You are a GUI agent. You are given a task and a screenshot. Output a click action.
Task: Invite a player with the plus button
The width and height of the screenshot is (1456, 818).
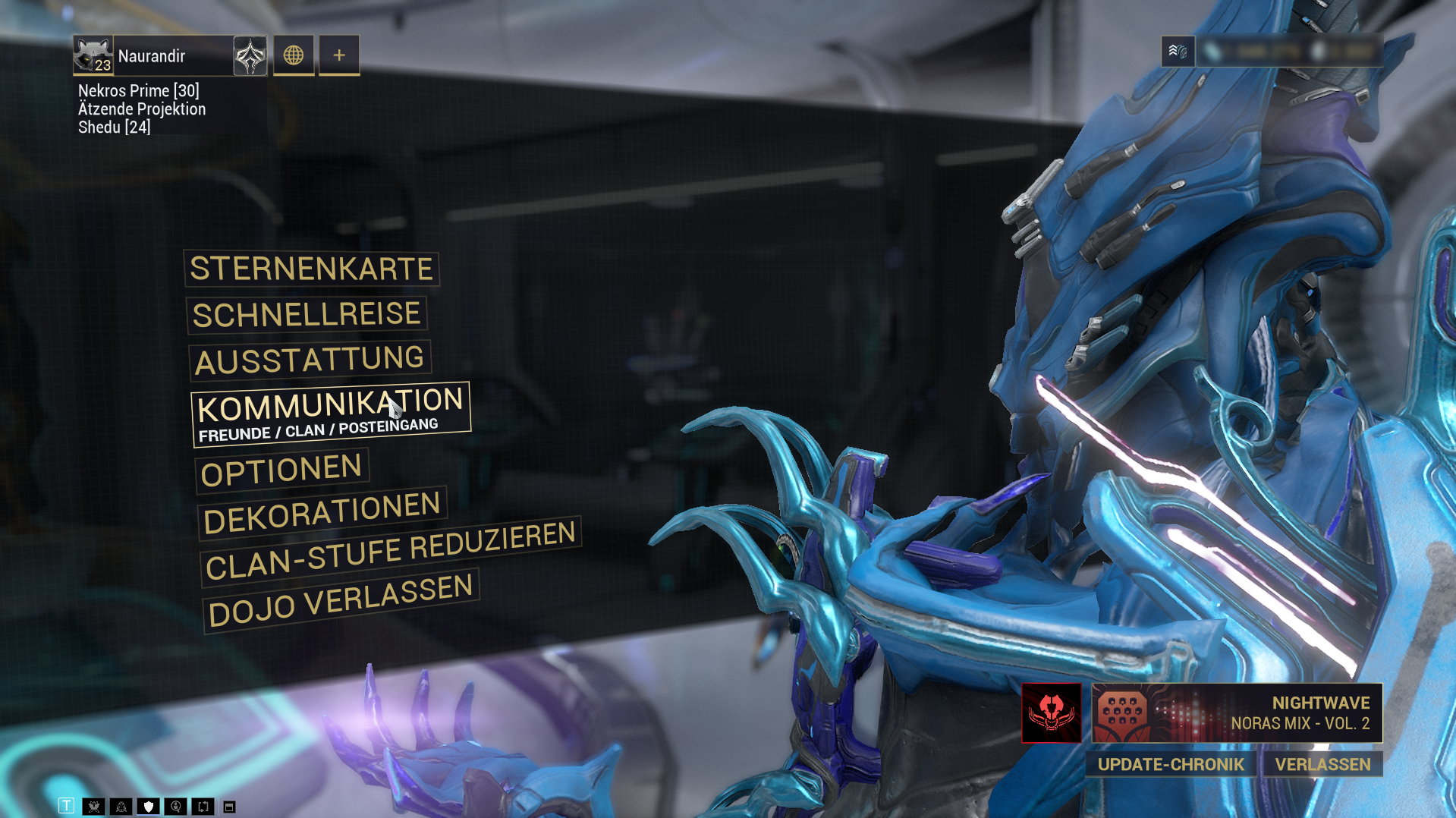pos(339,55)
